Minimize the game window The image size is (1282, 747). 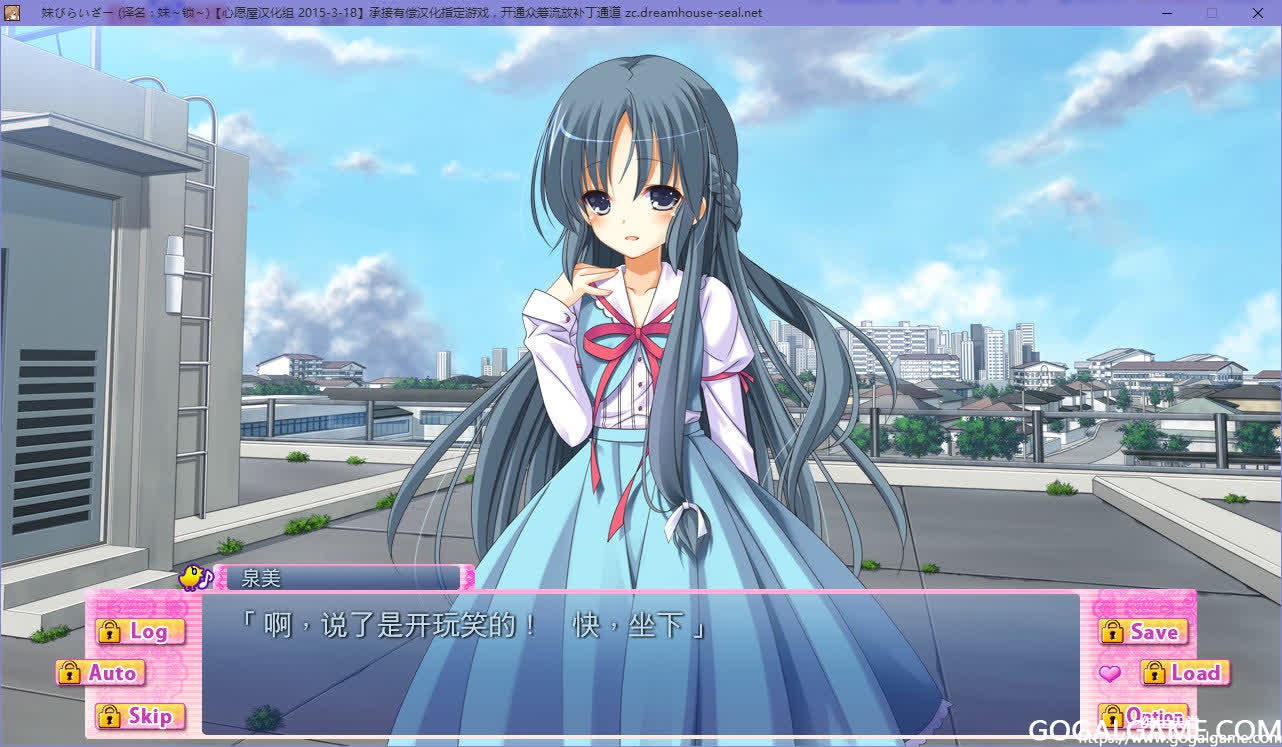(x=1167, y=13)
